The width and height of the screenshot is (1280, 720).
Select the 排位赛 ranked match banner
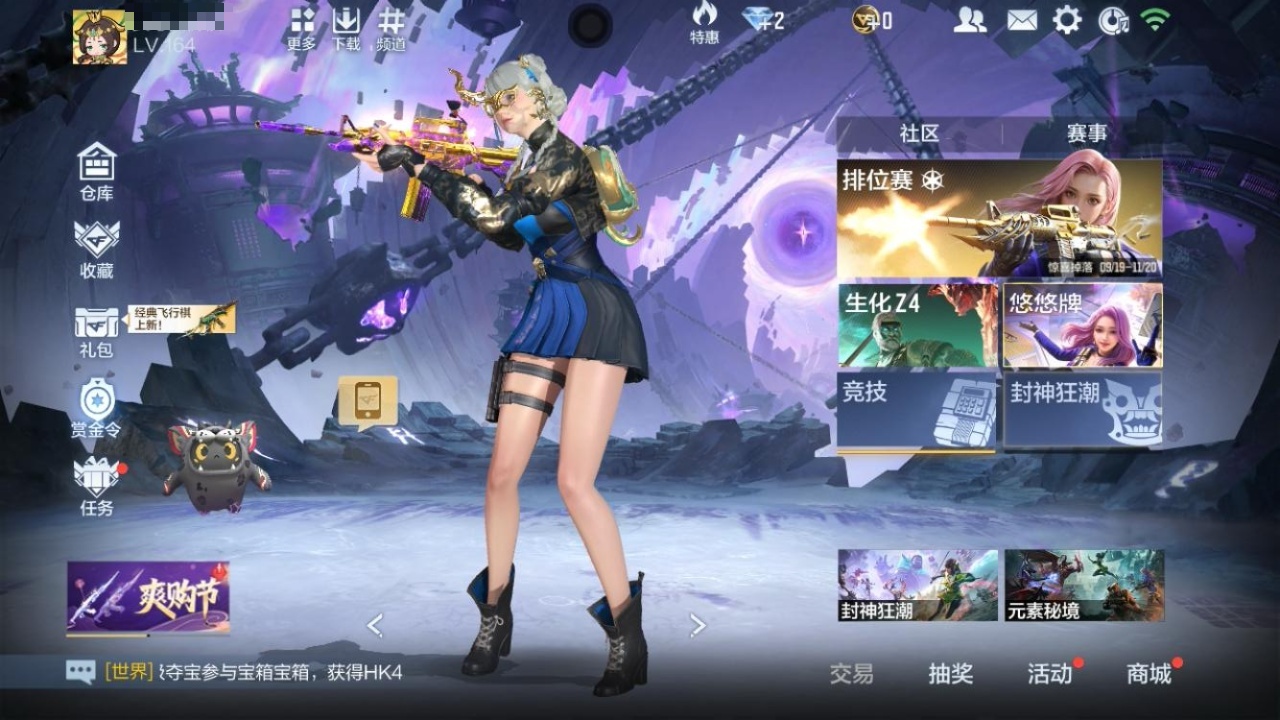point(999,218)
